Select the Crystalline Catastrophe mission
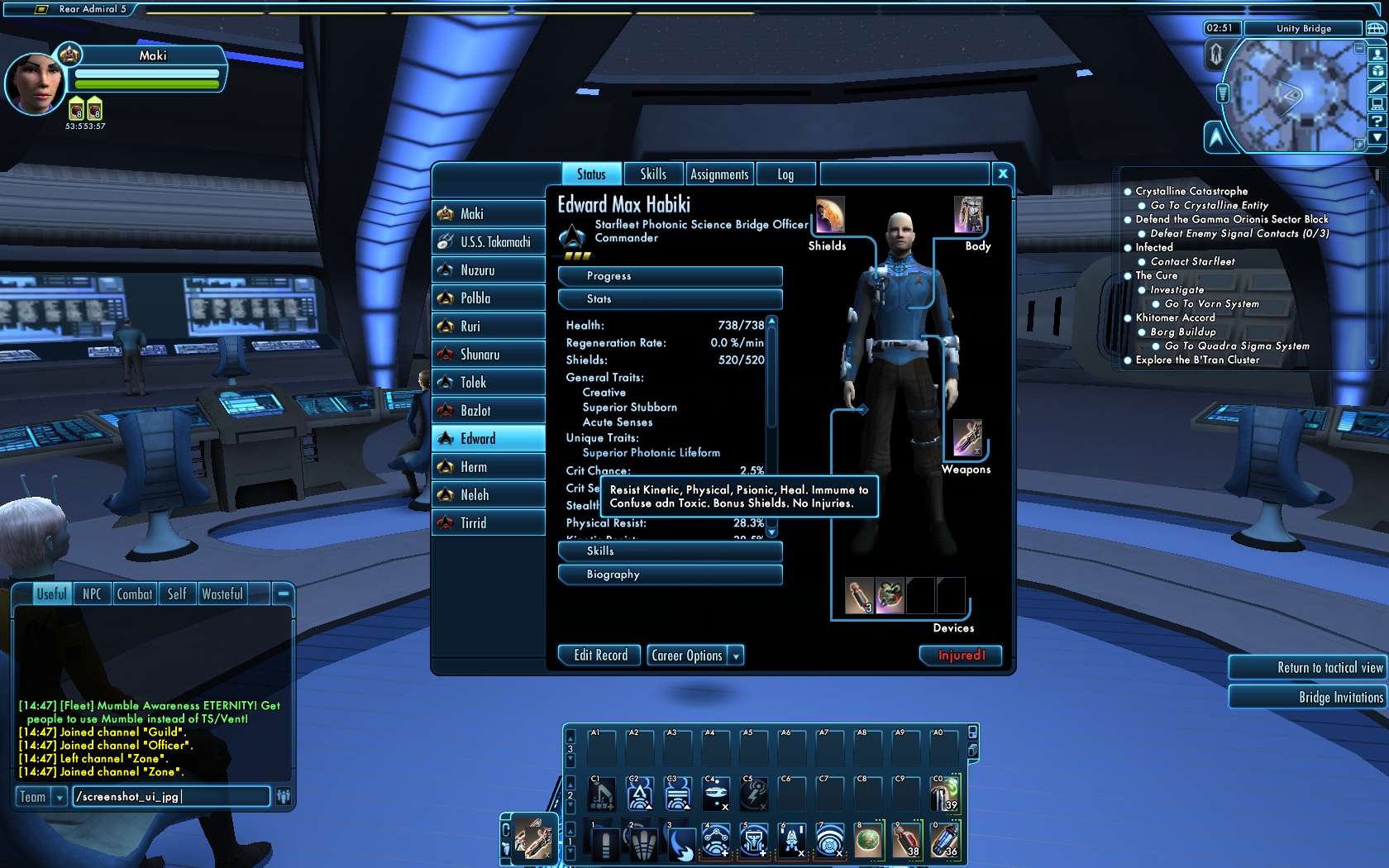1389x868 pixels. pyautogui.click(x=1191, y=191)
